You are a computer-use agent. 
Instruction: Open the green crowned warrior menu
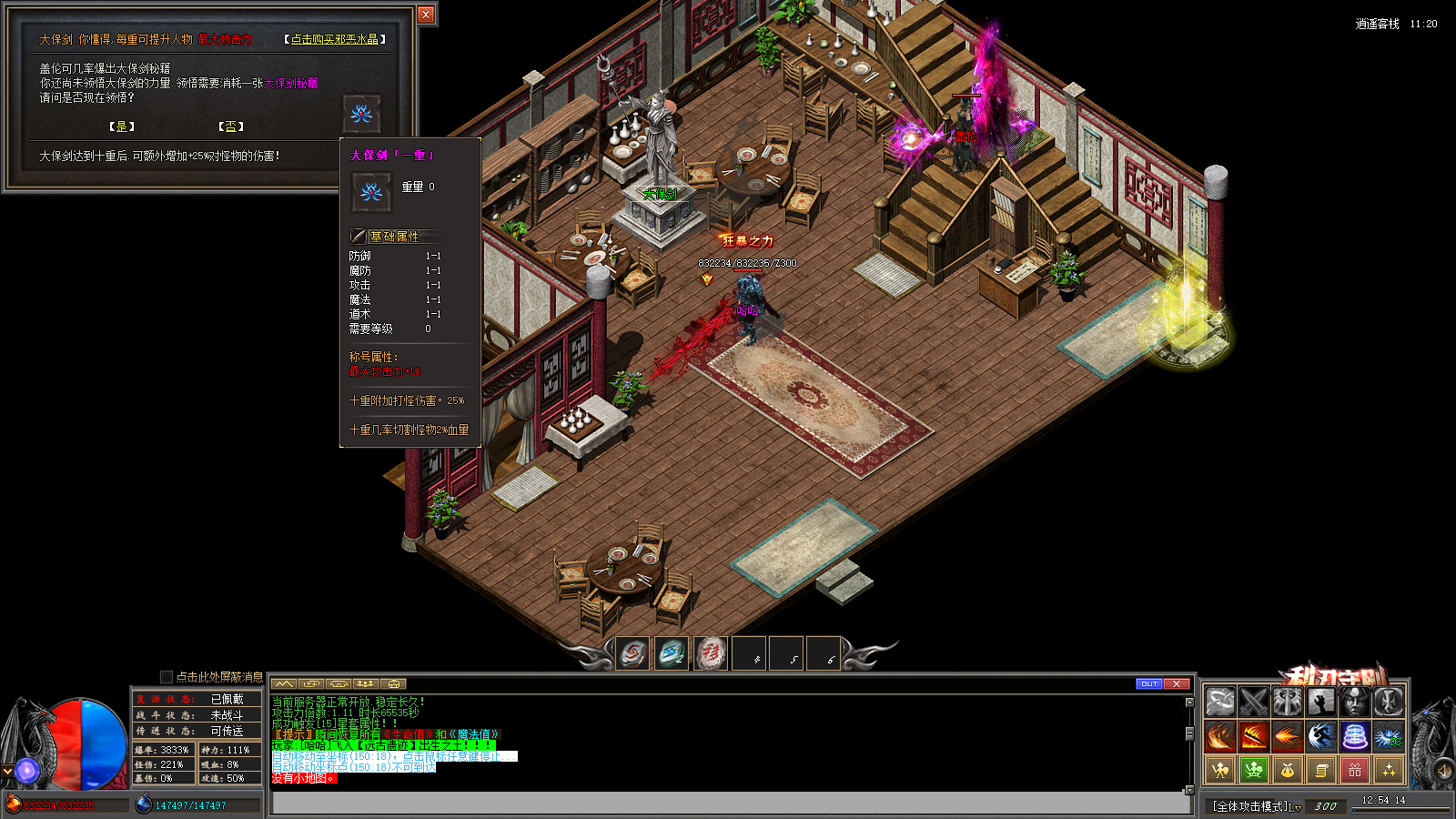[1254, 771]
